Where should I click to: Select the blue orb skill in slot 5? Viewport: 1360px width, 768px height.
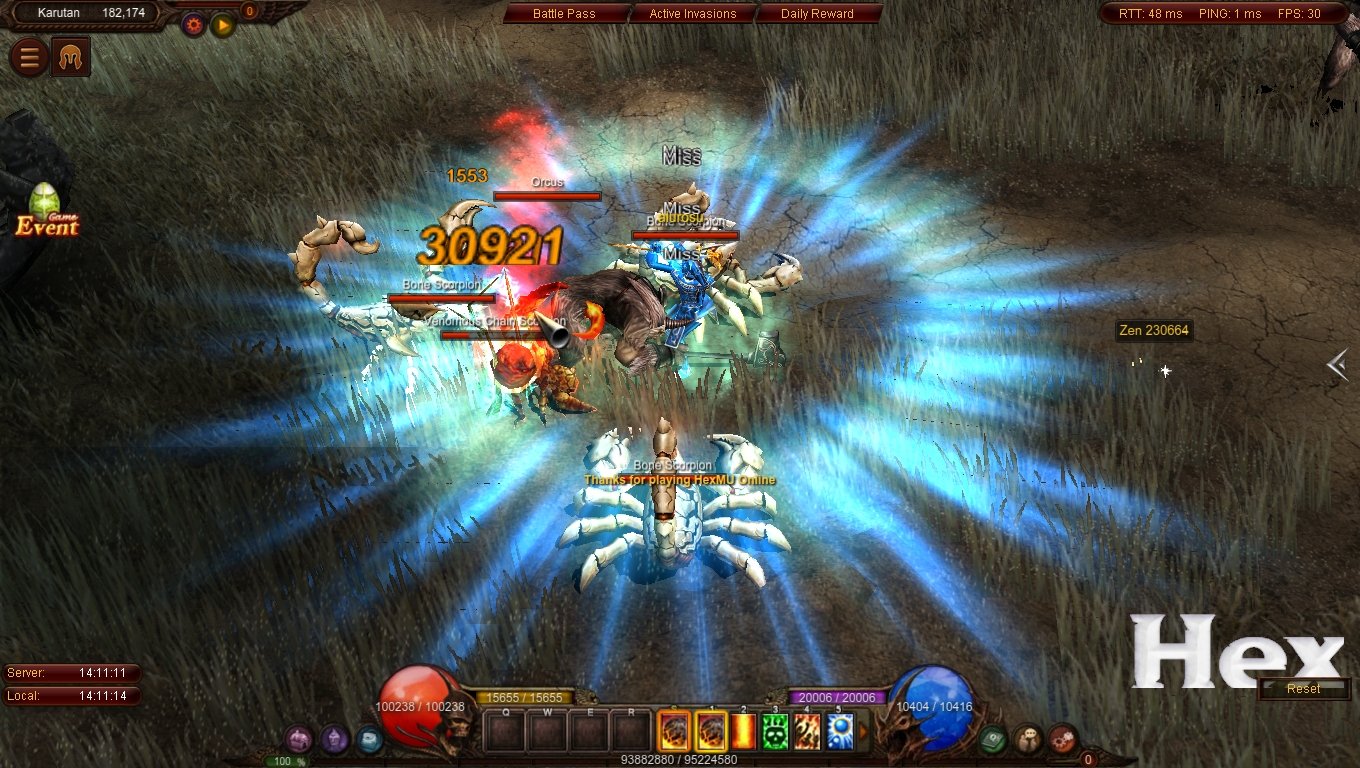[837, 732]
